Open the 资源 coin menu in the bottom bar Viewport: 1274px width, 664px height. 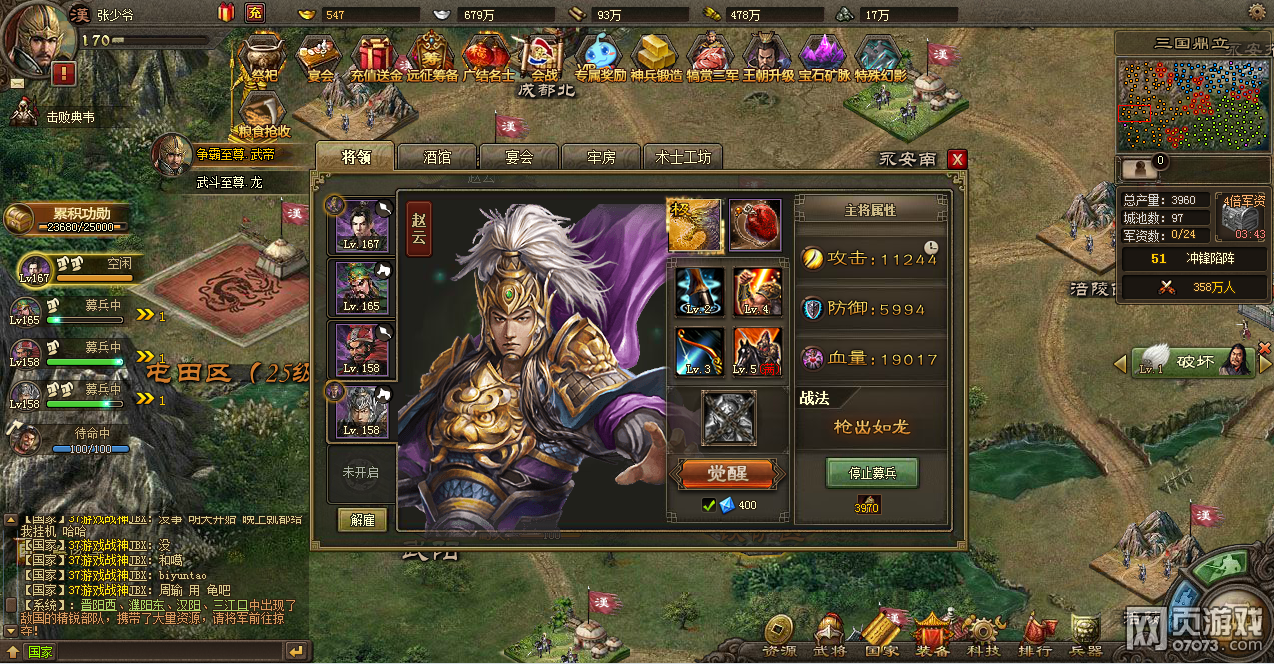click(x=779, y=634)
